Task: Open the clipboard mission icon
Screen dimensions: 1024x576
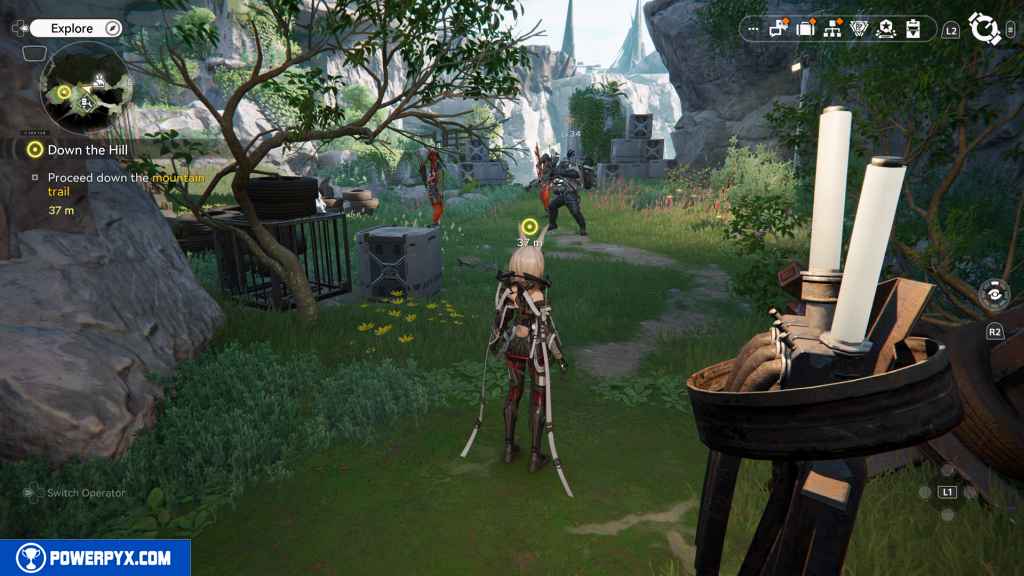Action: coord(912,29)
